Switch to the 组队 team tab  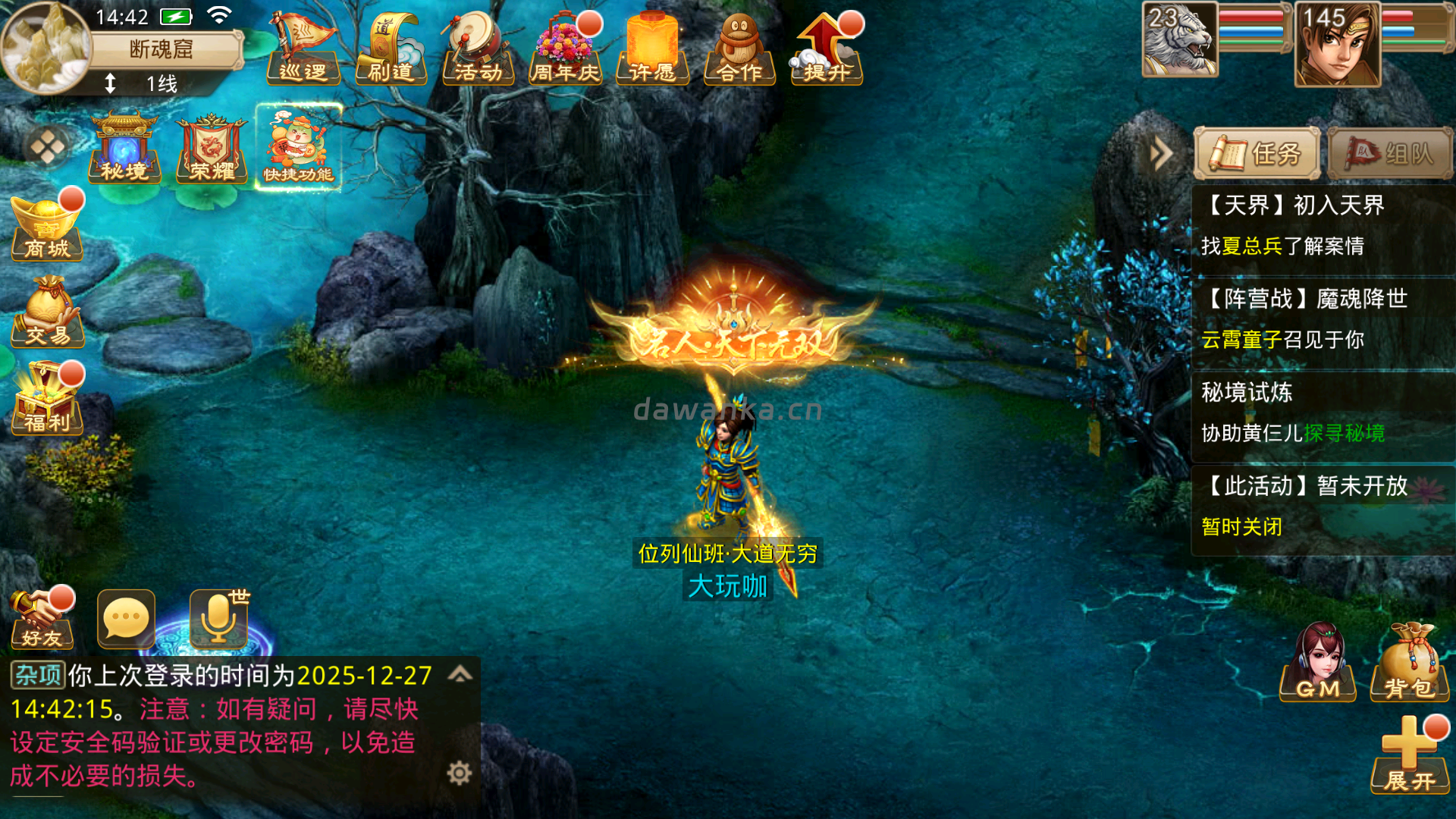tap(1390, 154)
